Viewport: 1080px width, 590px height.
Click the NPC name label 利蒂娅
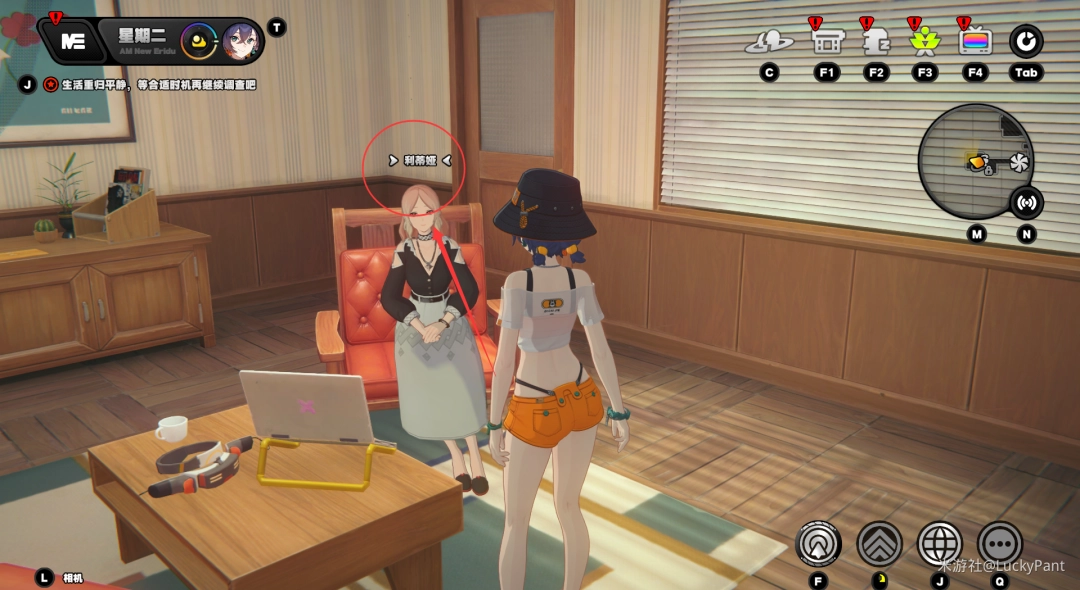pos(420,160)
